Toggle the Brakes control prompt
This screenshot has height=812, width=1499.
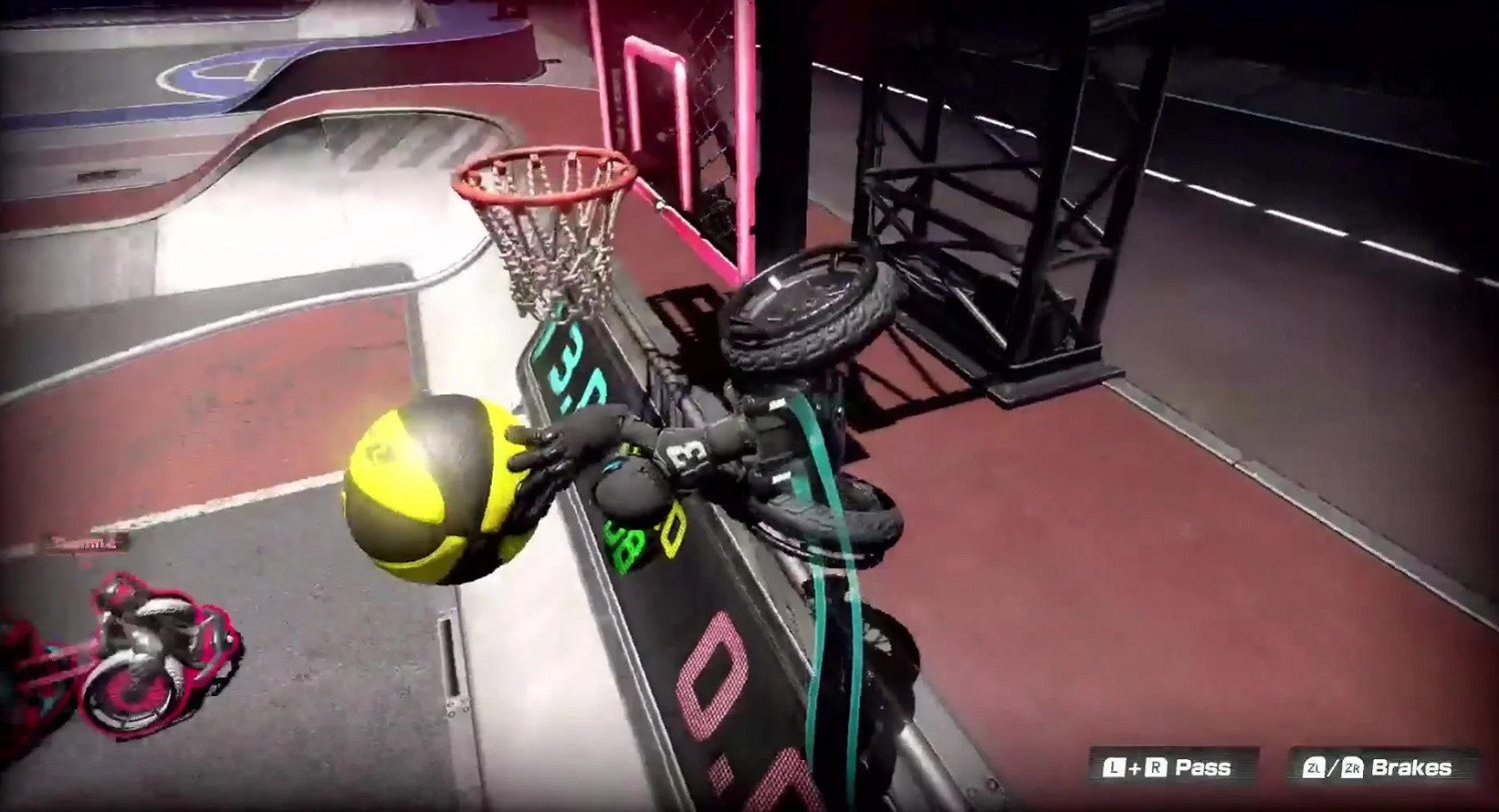coord(1379,767)
